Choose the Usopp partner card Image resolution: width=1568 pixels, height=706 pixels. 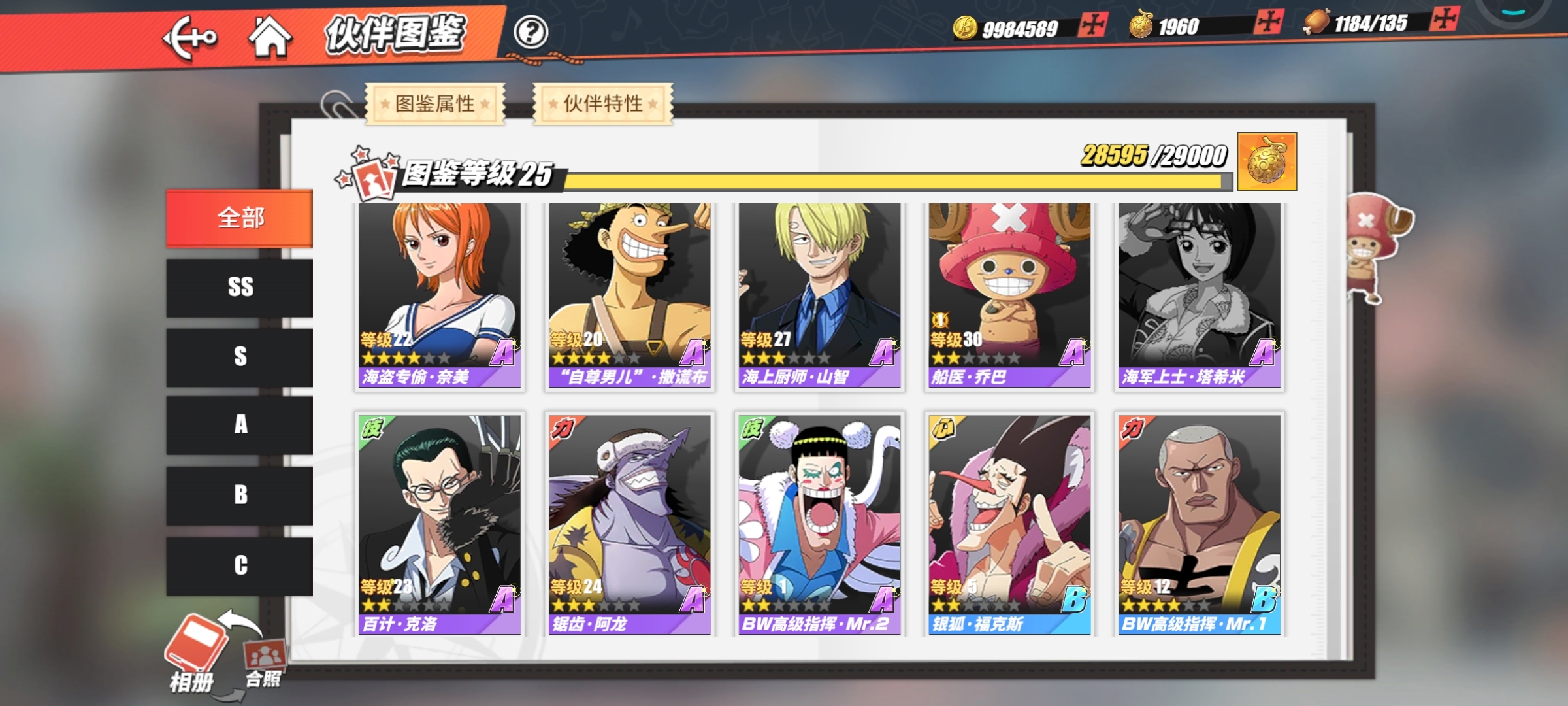coord(629,295)
